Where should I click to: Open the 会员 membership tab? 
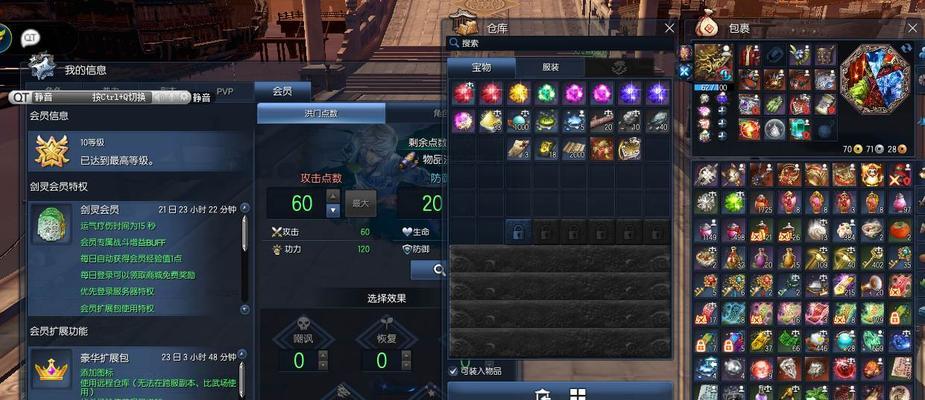point(283,91)
